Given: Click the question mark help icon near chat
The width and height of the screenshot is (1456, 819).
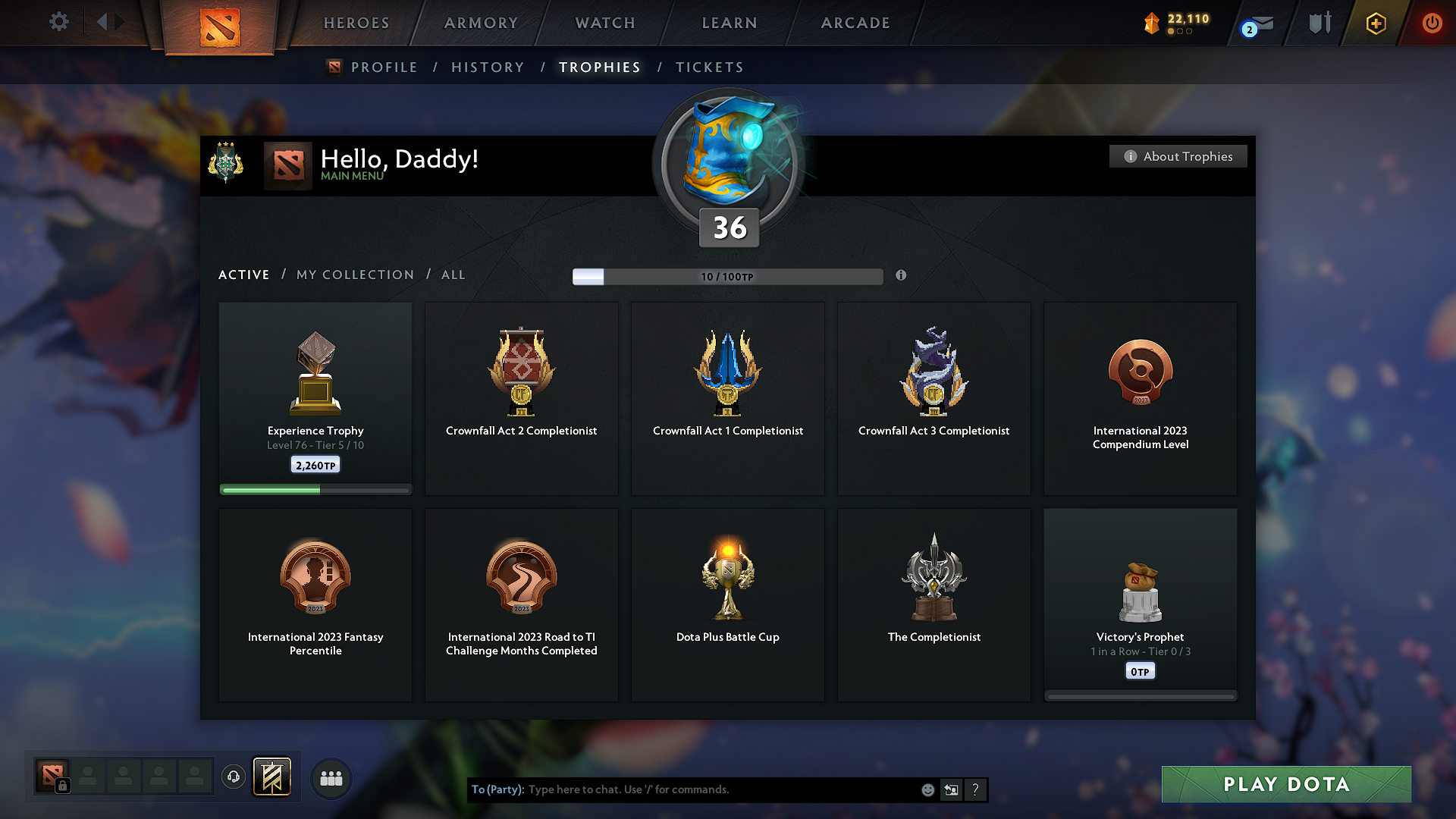Looking at the screenshot, I should tap(976, 789).
